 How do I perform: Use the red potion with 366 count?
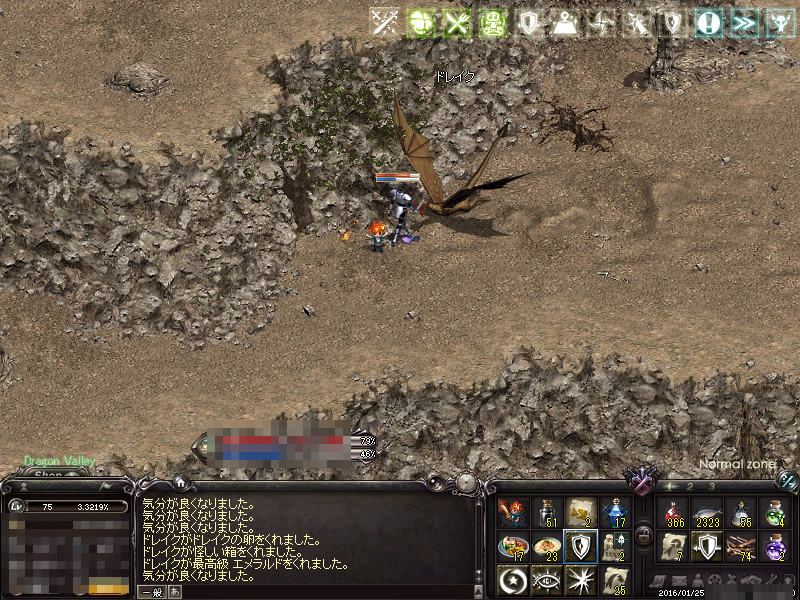point(675,514)
